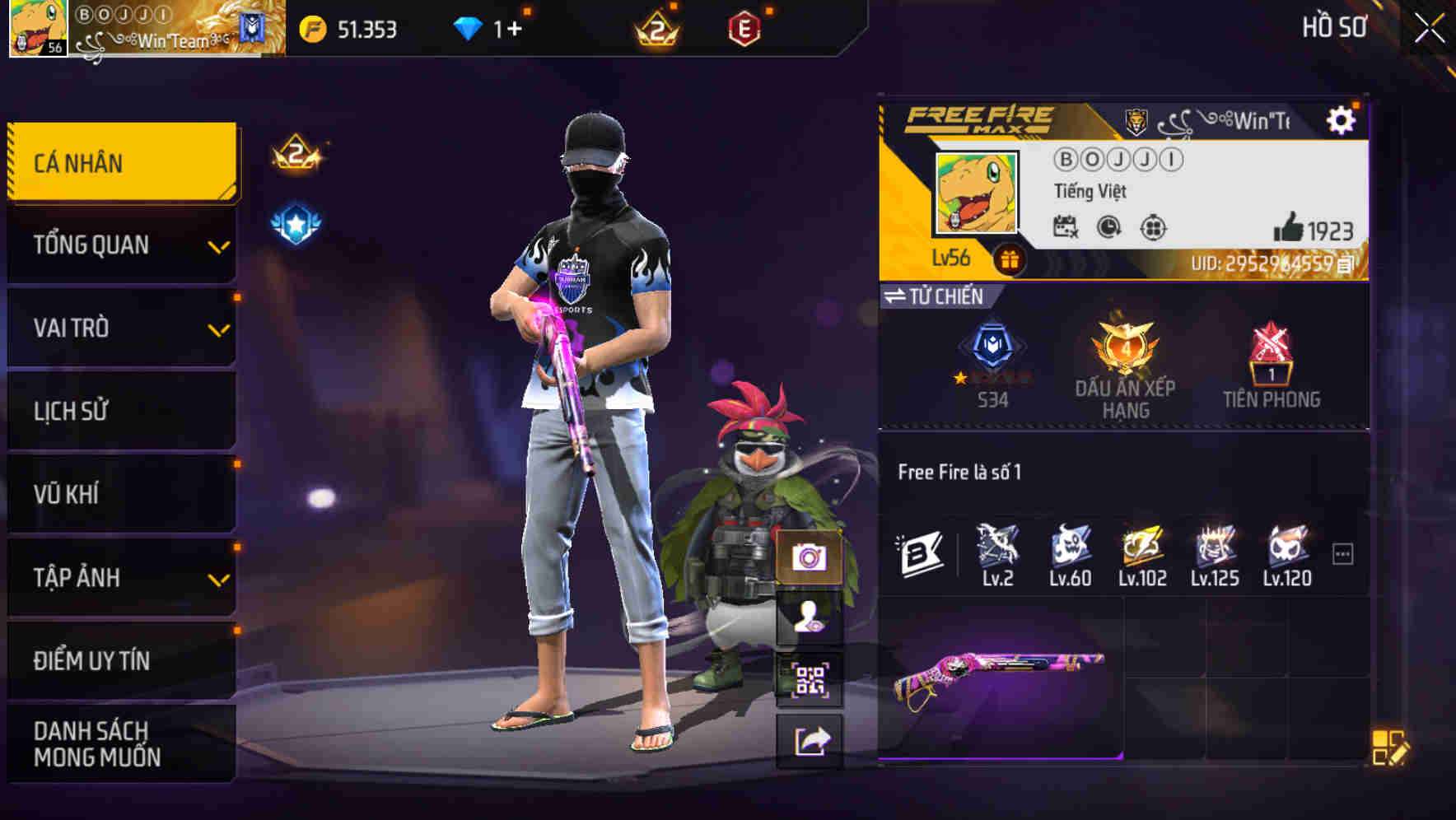
Task: Expand the Tổng Quan section
Action: point(119,245)
